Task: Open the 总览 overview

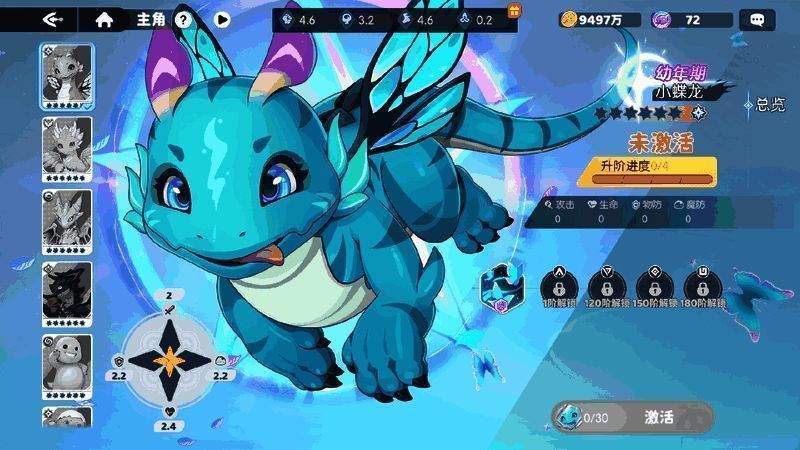Action: [x=765, y=104]
